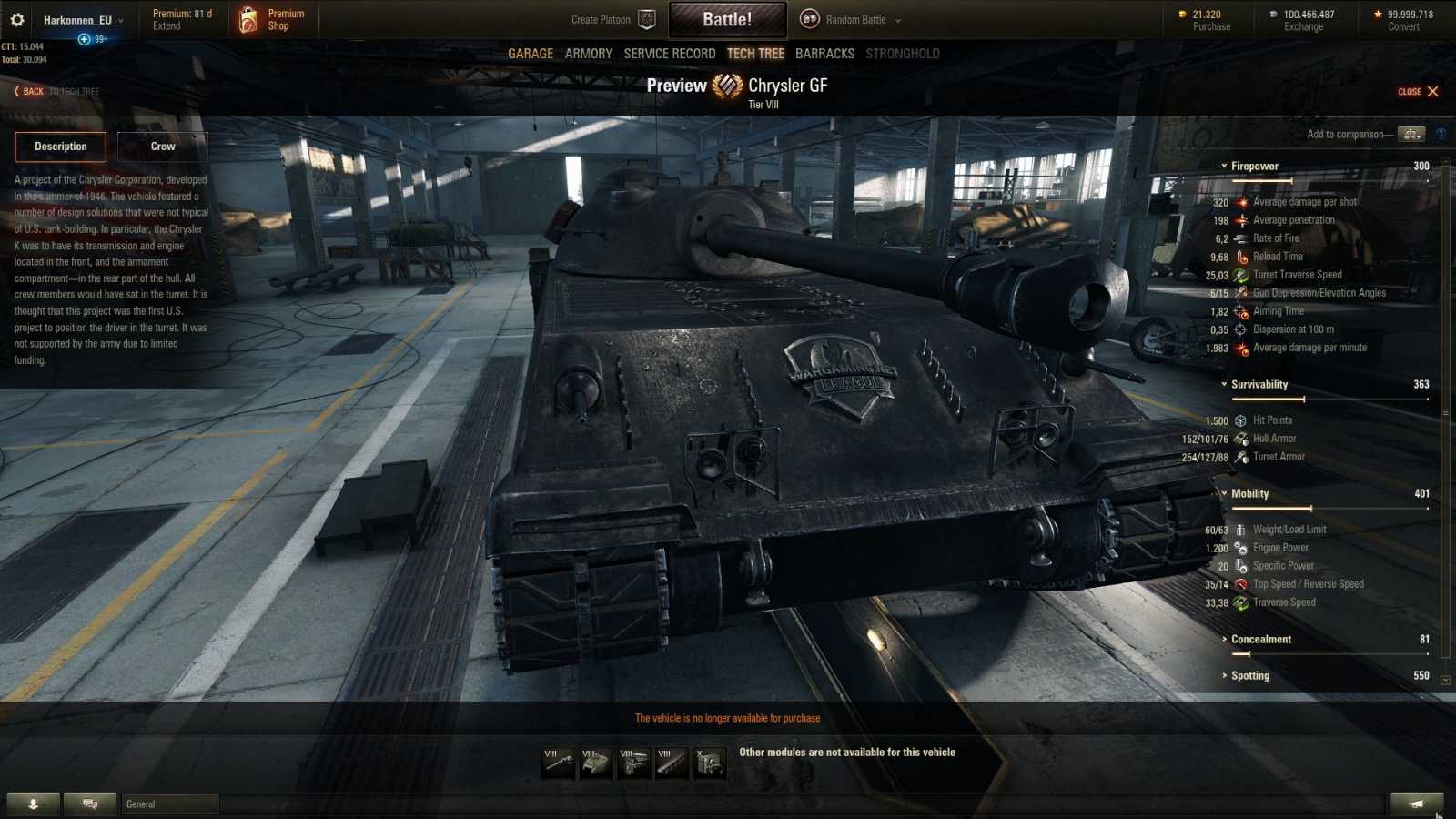
Task: Click the Battle! button
Action: (727, 18)
